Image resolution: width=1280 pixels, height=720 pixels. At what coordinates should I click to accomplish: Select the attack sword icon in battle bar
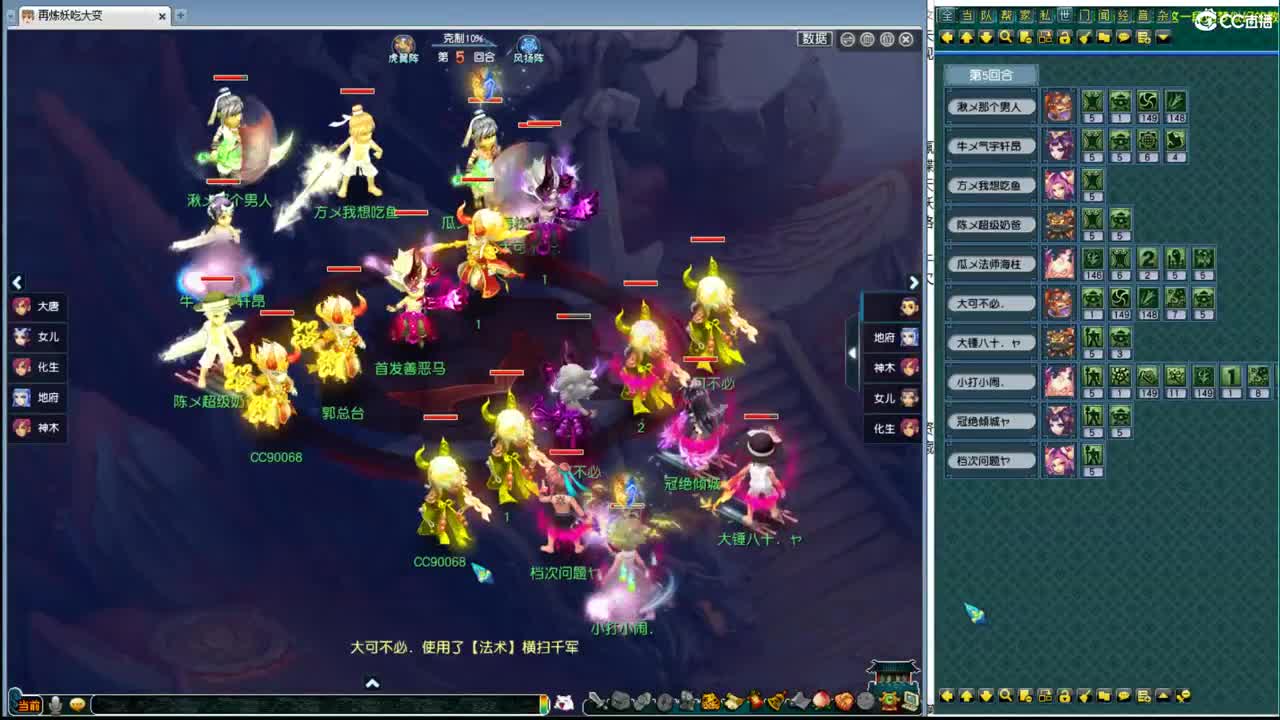tap(596, 701)
